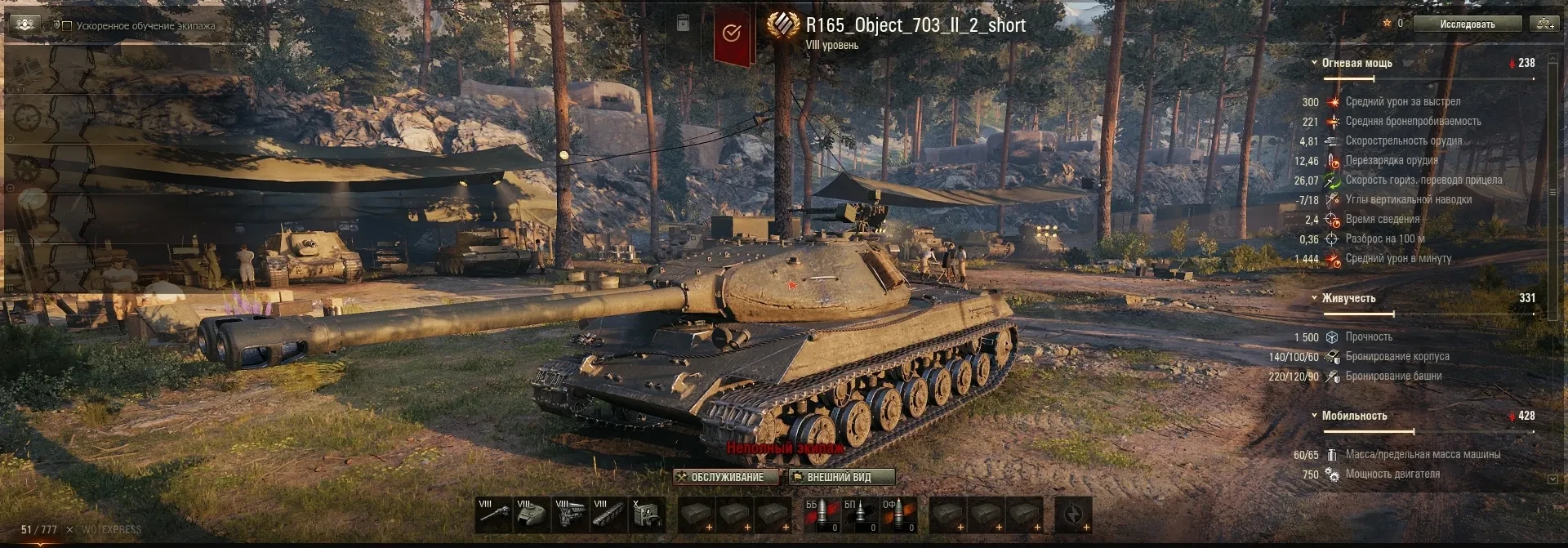Select the tier X radio module
The height and width of the screenshot is (548, 1568).
[x=648, y=515]
